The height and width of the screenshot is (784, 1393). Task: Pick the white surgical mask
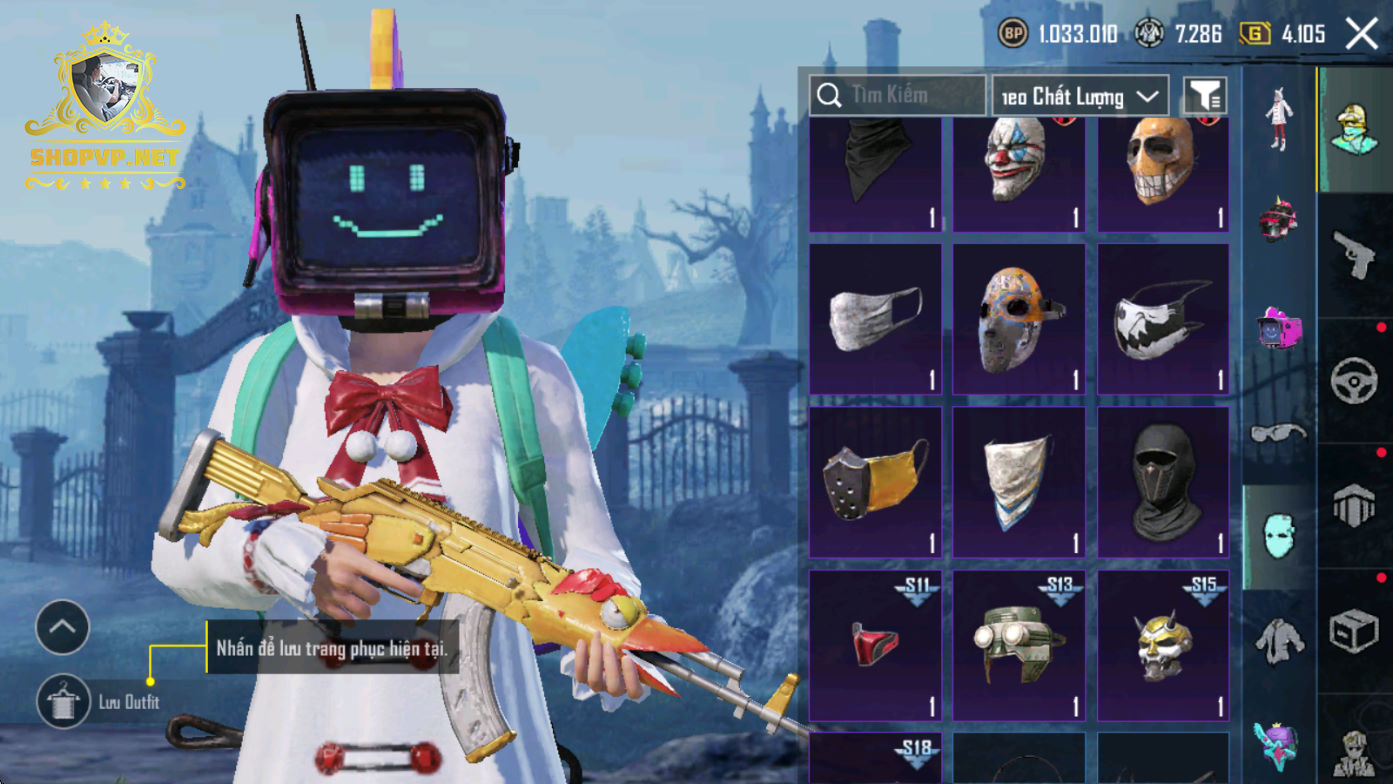pos(874,319)
